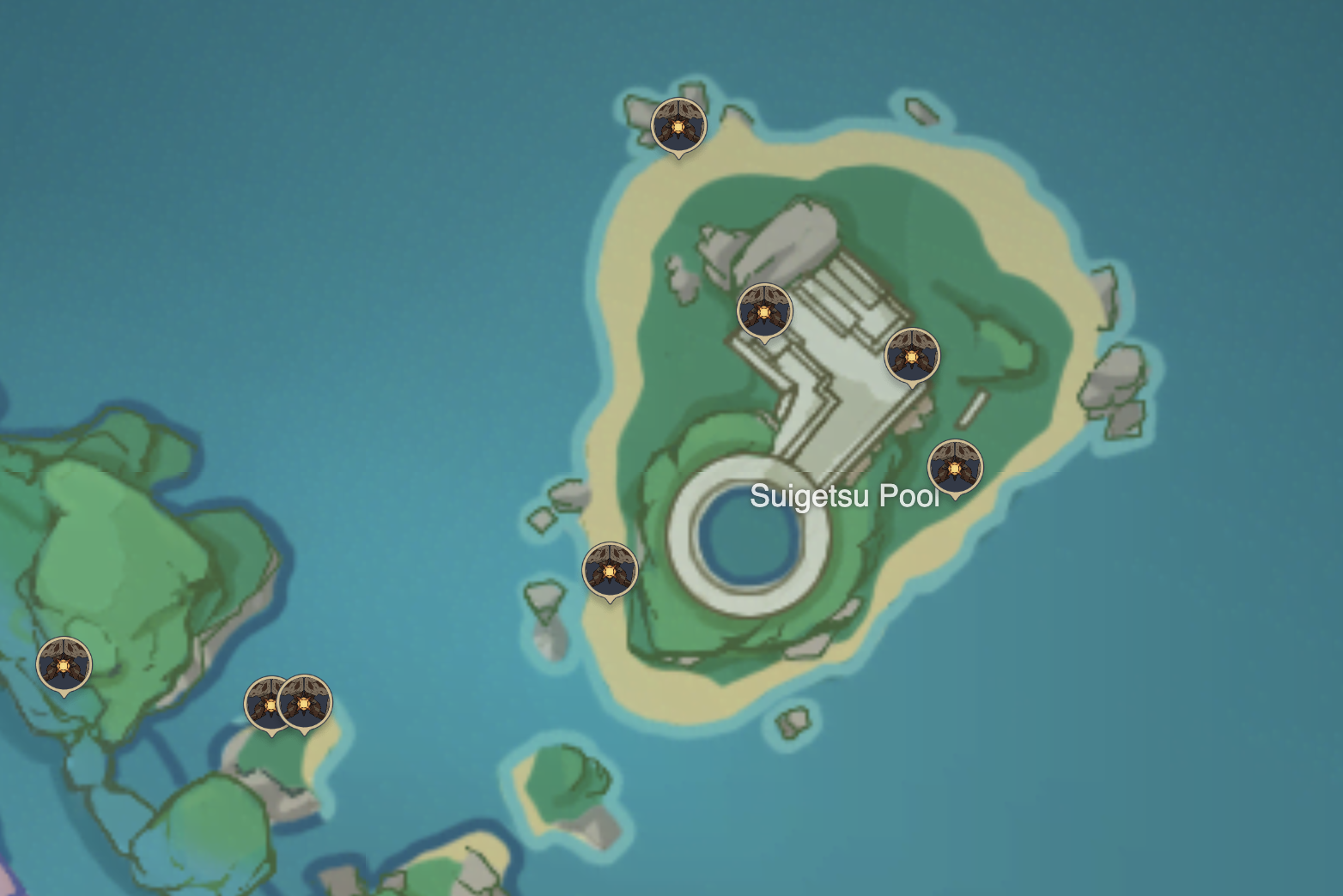Viewport: 1343px width, 896px height.
Task: Click the left pin of the overlapping marker pair
Action: click(266, 701)
